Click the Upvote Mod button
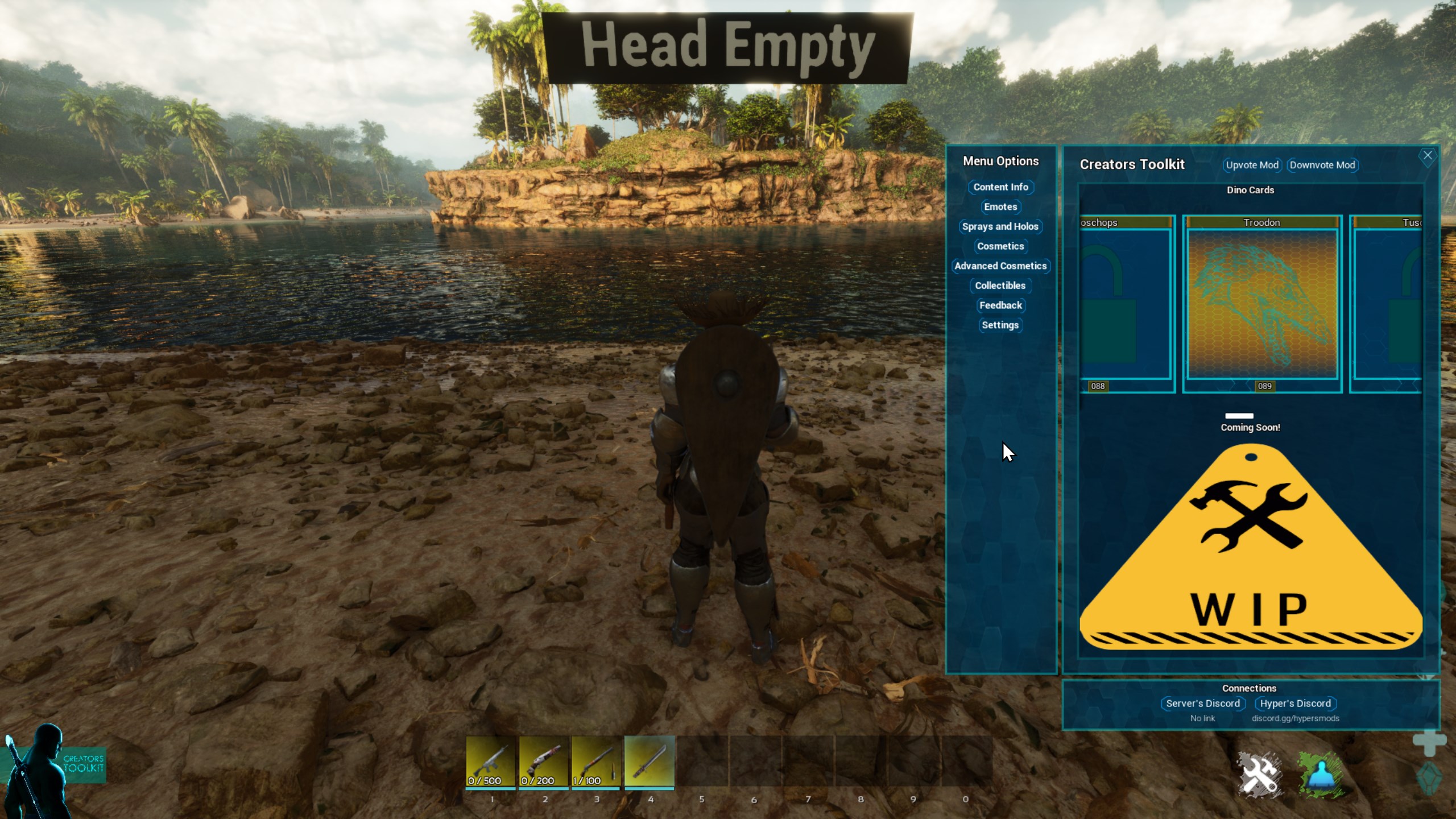The width and height of the screenshot is (1456, 819). [x=1252, y=165]
